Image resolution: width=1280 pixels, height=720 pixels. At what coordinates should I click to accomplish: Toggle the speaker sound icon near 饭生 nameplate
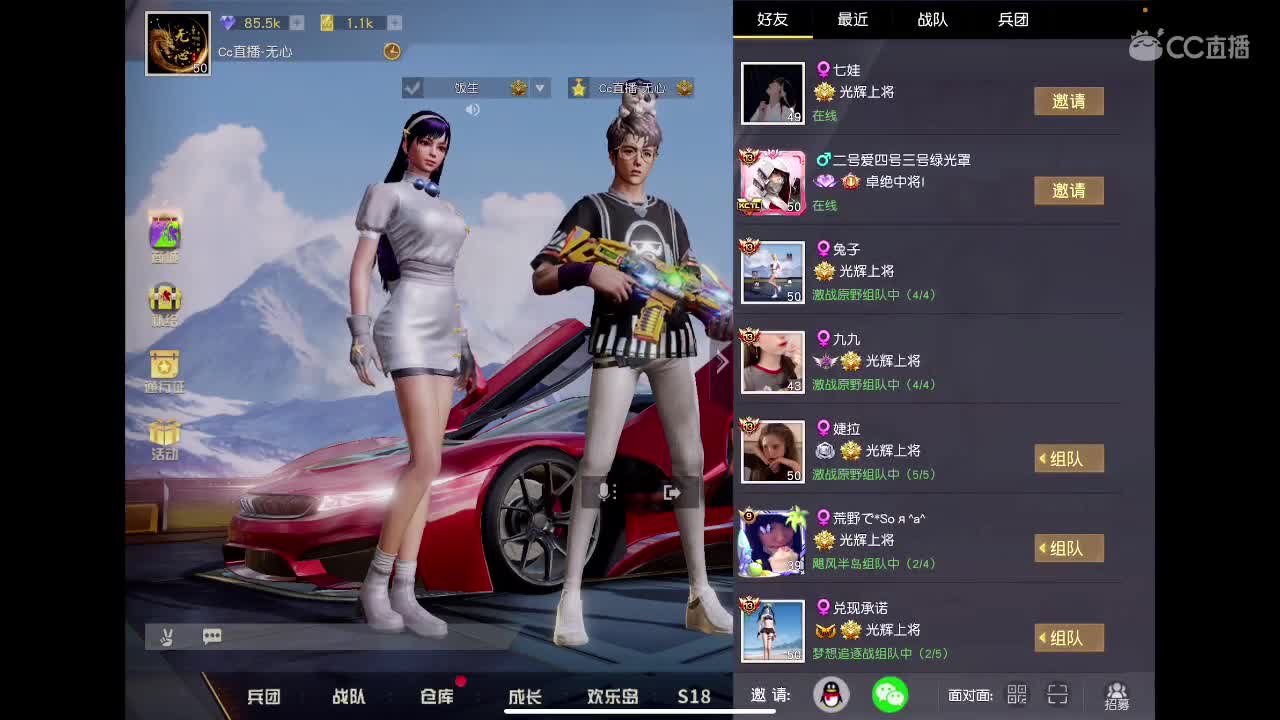pyautogui.click(x=473, y=109)
